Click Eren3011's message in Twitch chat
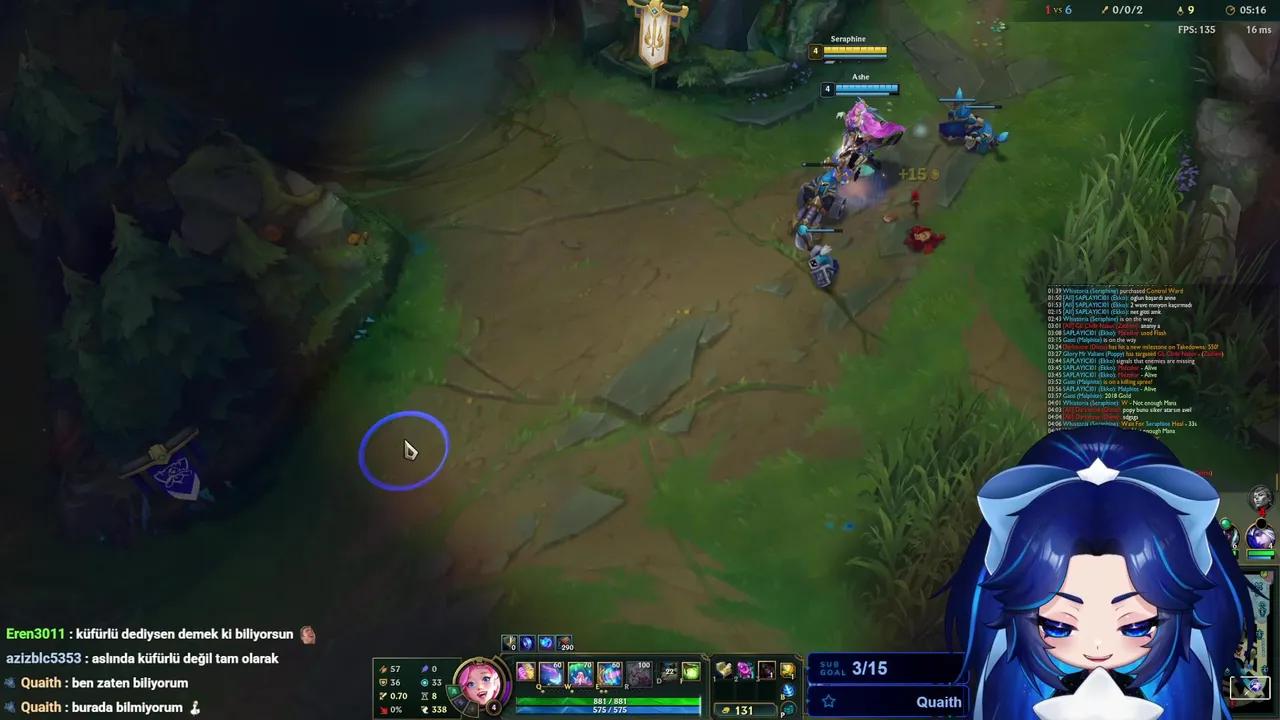 [x=150, y=634]
